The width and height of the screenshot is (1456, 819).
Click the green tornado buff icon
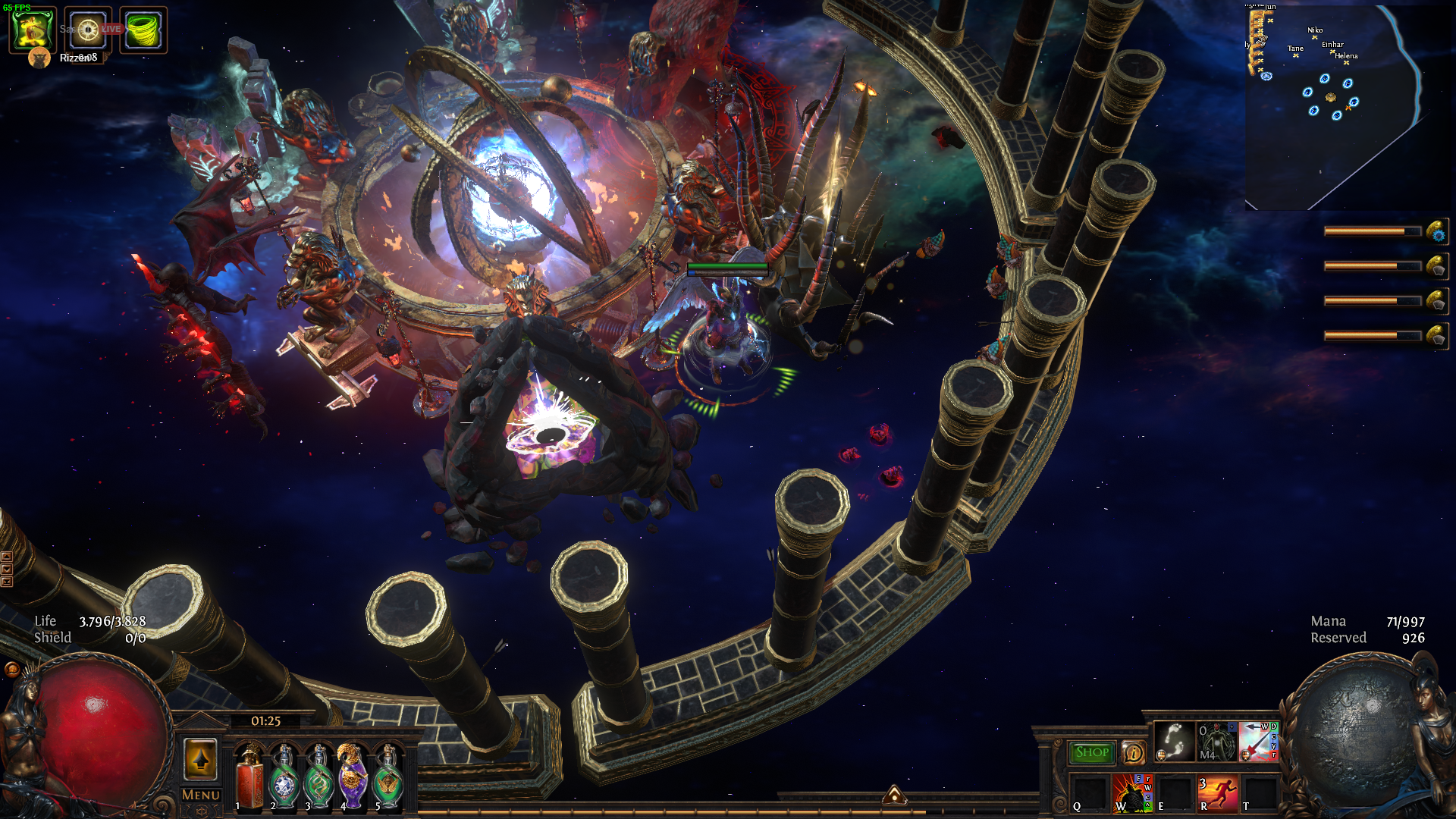coord(143,30)
